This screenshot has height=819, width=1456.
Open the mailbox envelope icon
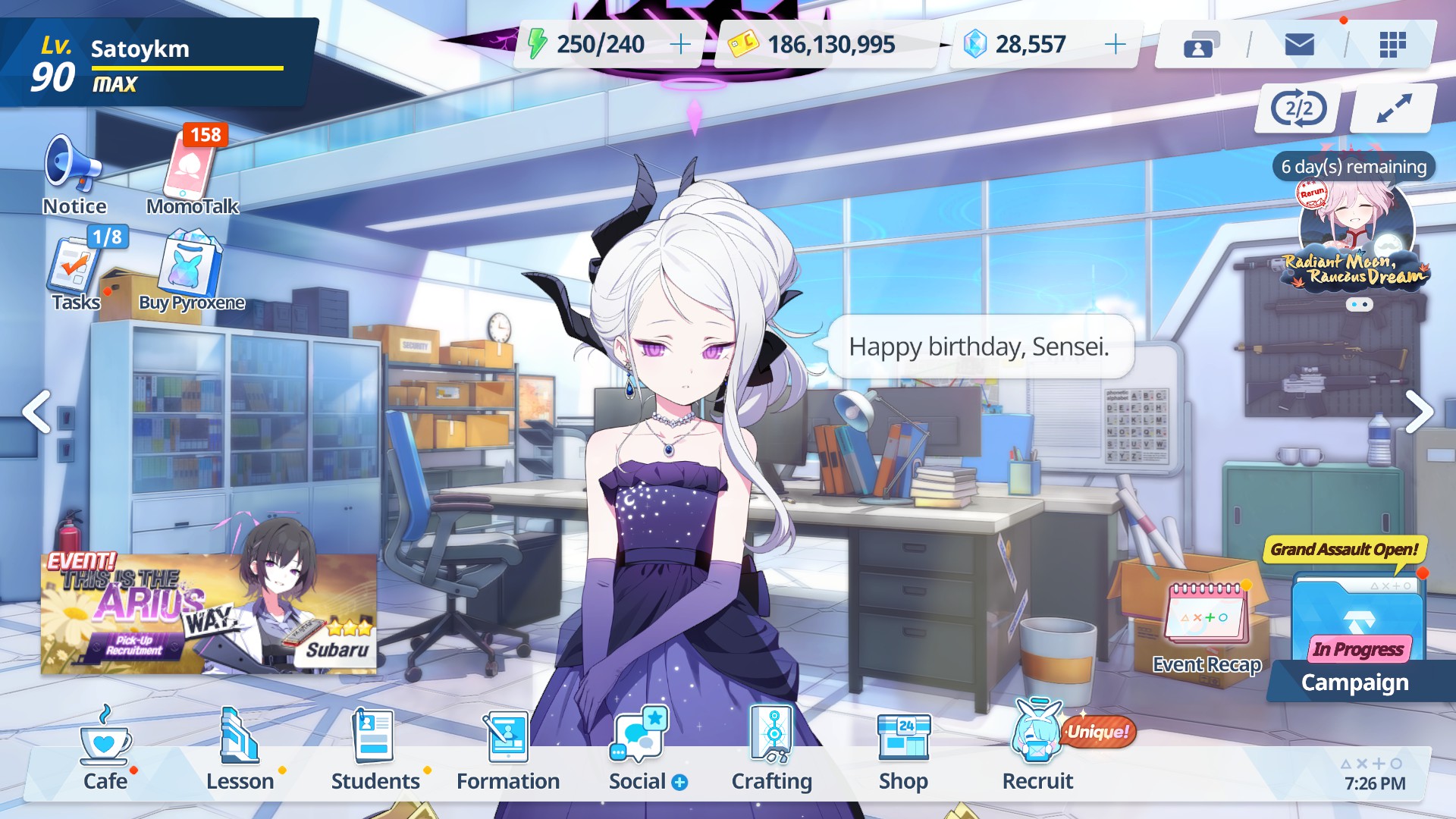(x=1299, y=45)
